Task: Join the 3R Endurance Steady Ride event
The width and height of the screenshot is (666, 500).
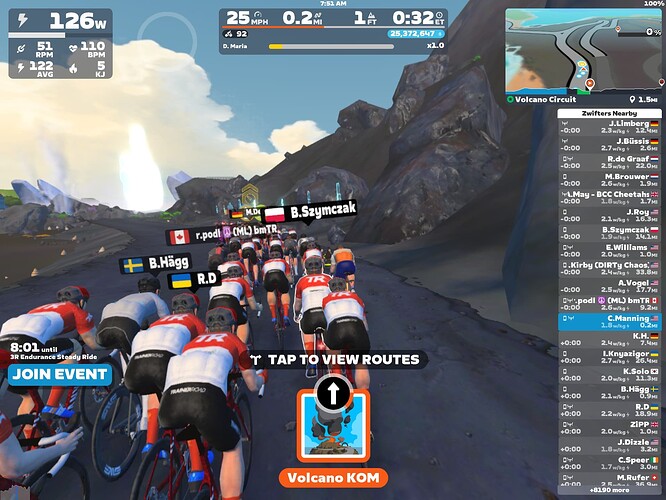Action: pos(60,375)
